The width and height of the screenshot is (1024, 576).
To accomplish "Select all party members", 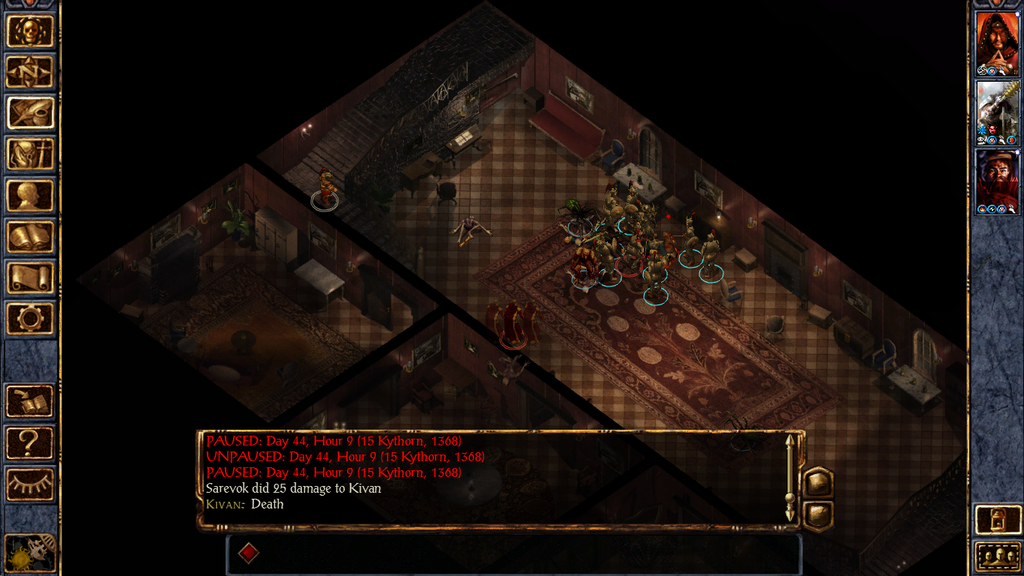I will coord(997,556).
